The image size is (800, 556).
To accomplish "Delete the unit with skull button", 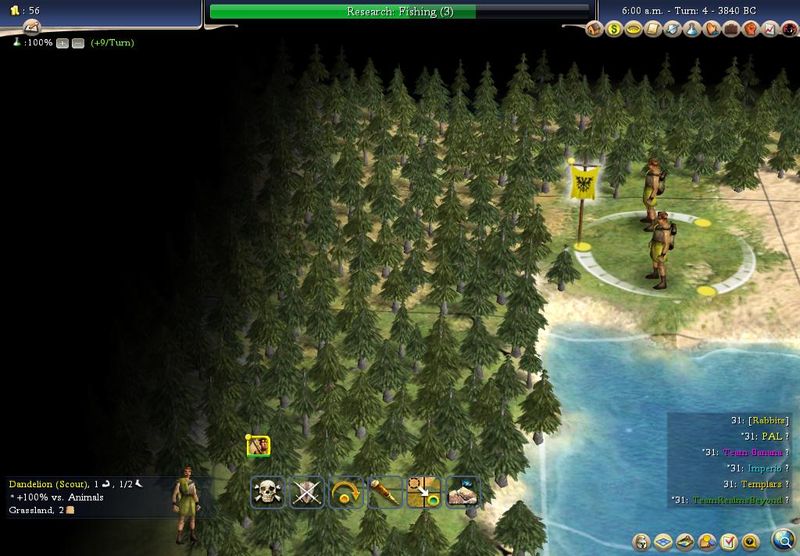I will point(268,491).
